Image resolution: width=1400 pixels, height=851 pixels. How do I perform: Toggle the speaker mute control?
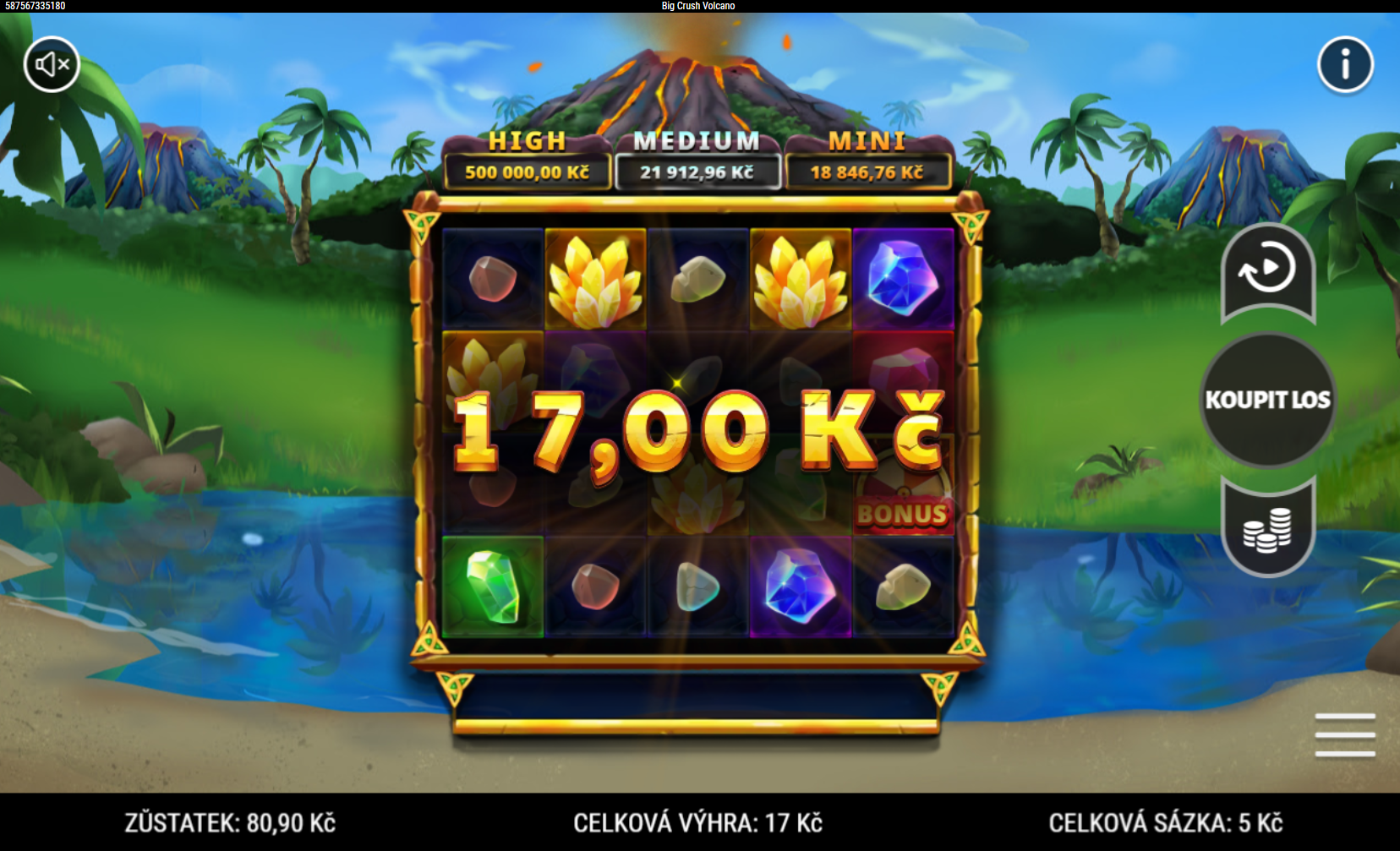point(51,63)
